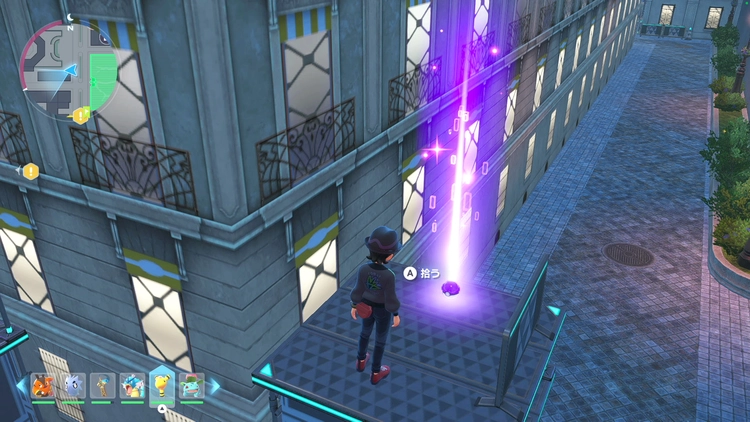This screenshot has height=422, width=750.
Task: Pick the Gyarados party slot
Action: click(x=132, y=386)
